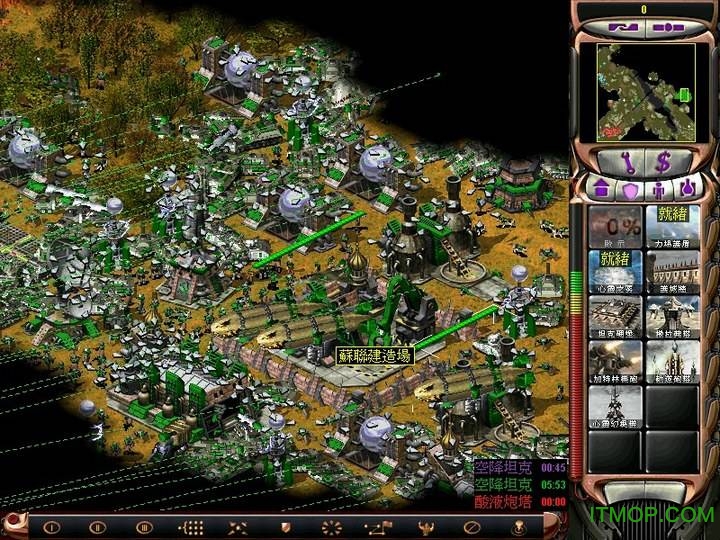Viewport: 720px width, 540px height.
Task: Click the waypoint path flag button
Action: tap(377, 526)
